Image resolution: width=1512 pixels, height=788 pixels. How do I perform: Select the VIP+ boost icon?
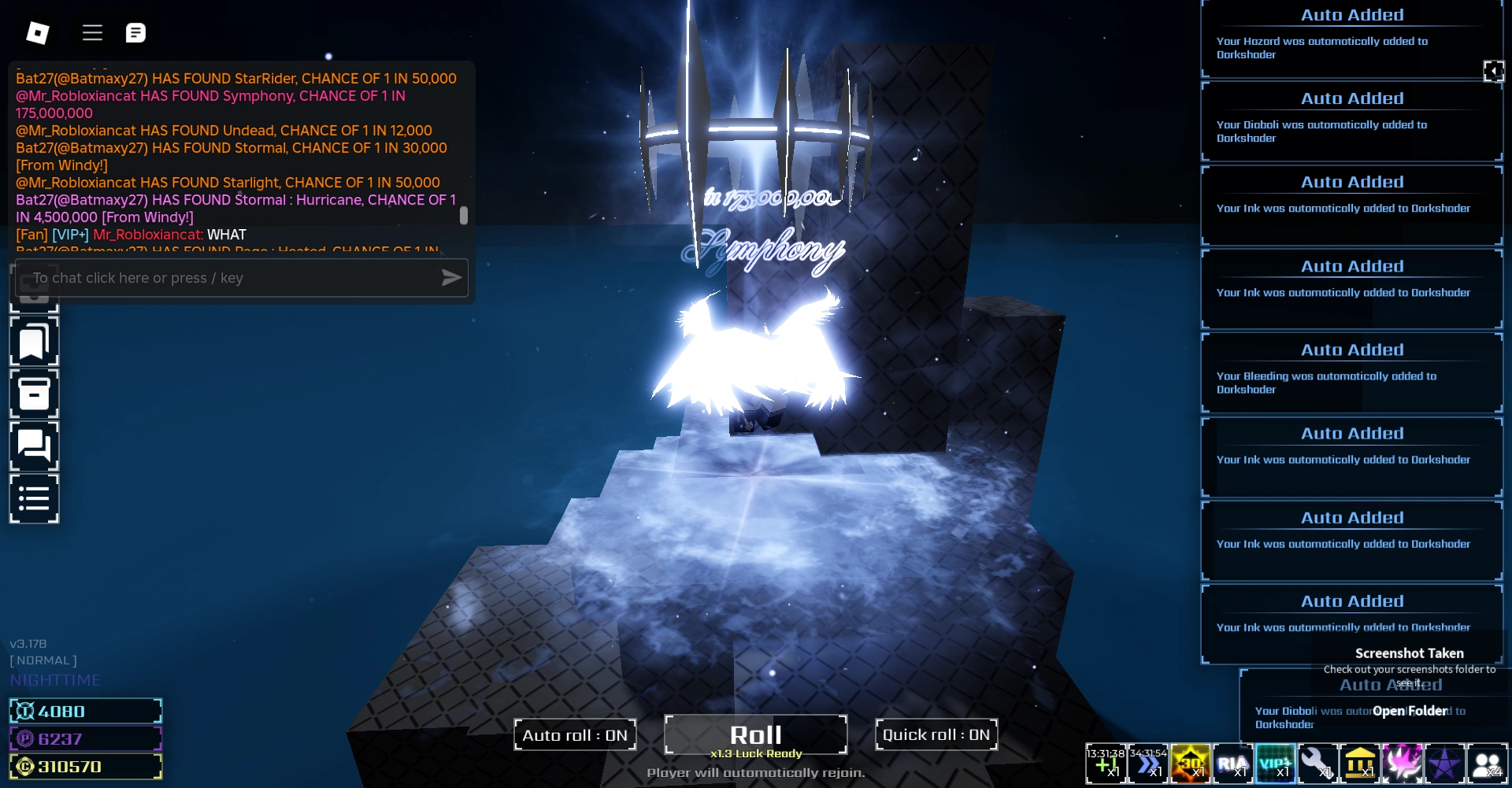click(x=1276, y=763)
